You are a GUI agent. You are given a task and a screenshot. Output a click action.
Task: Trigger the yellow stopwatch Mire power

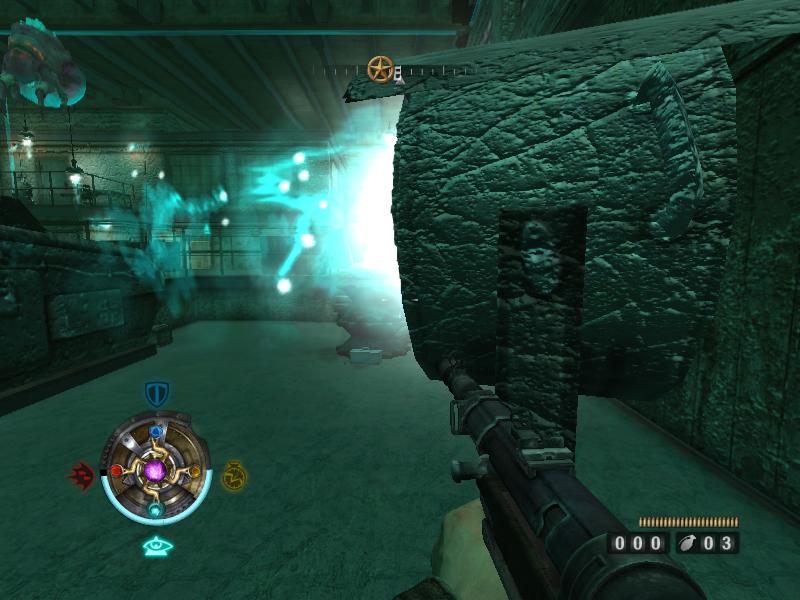234,475
